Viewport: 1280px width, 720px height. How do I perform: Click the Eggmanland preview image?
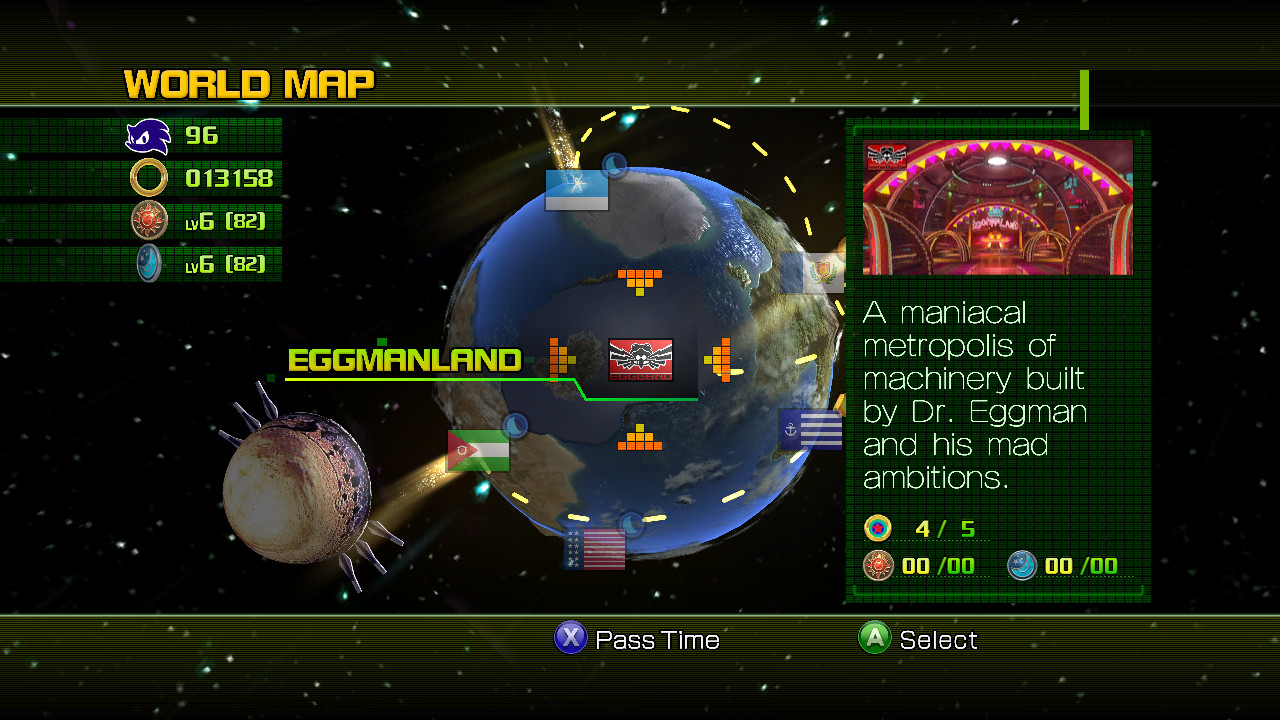[x=997, y=205]
